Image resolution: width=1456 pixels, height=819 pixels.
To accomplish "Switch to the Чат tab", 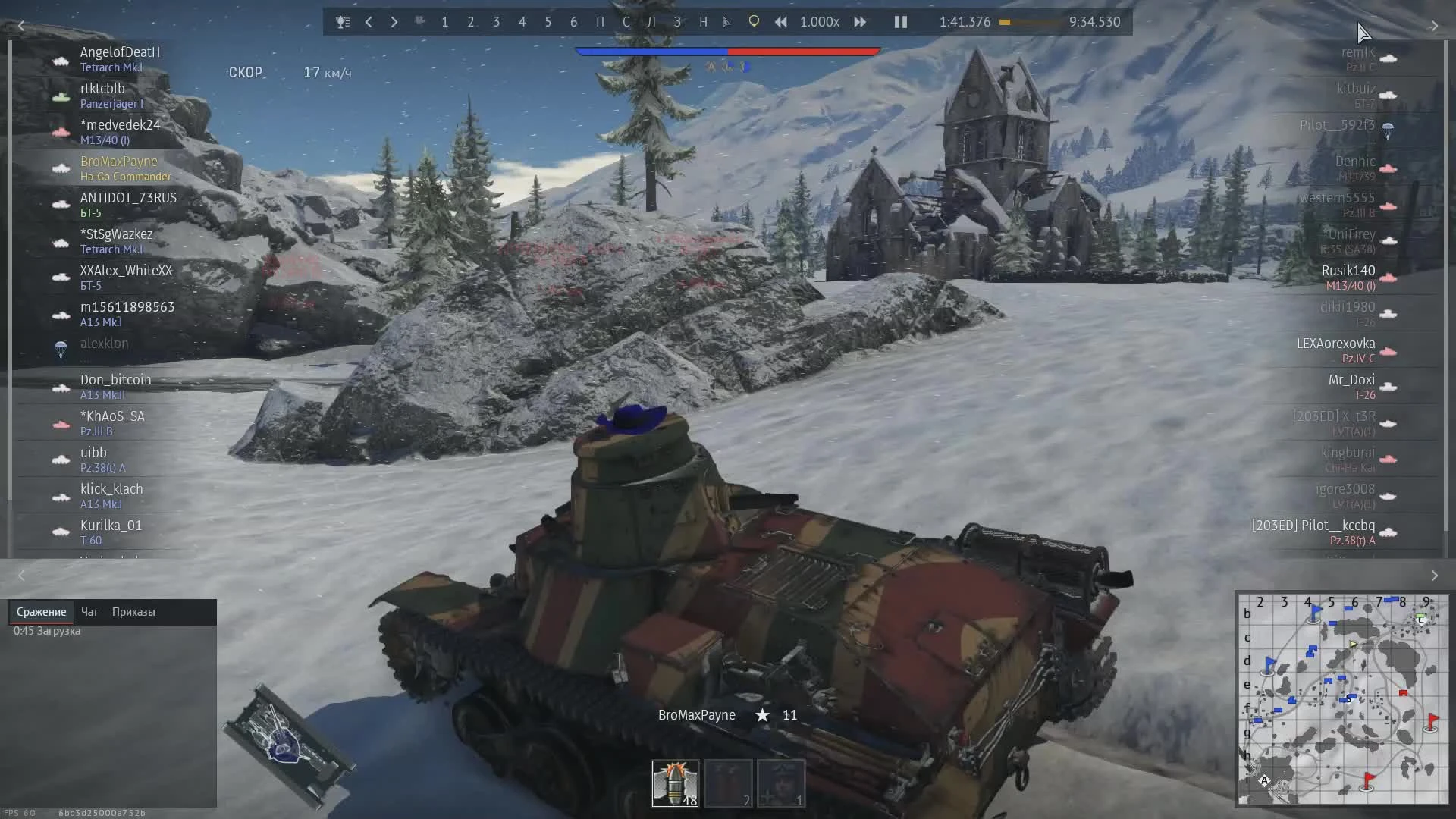I will tap(89, 612).
